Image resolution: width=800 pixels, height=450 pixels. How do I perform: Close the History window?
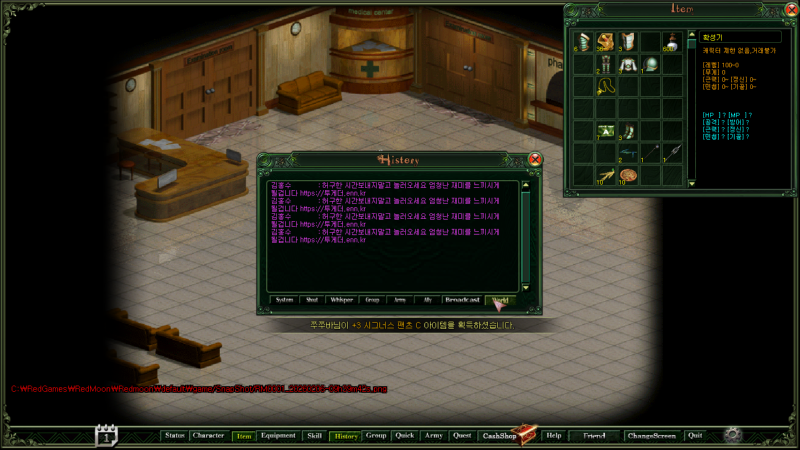click(535, 159)
